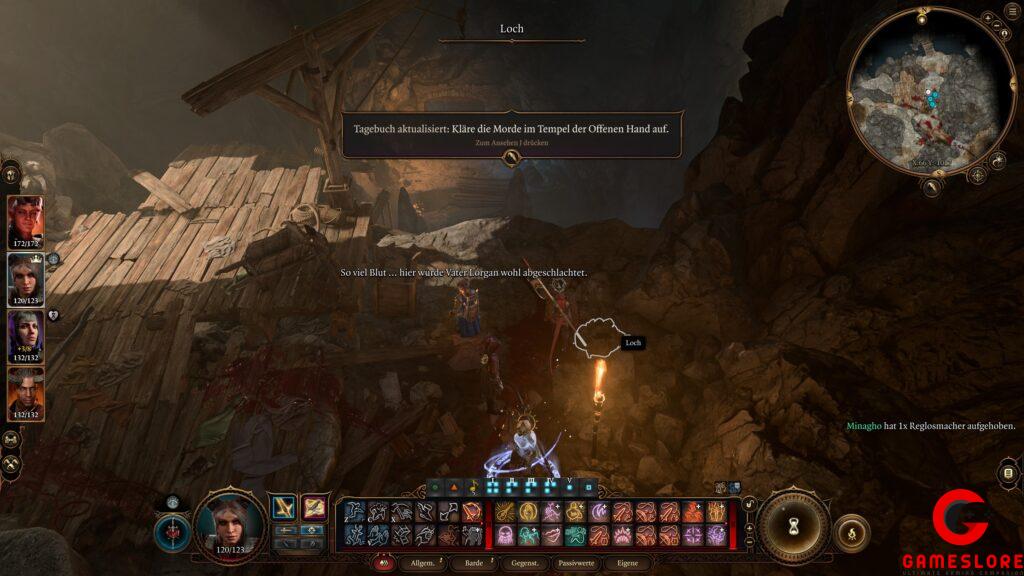This screenshot has height=576, width=1024.
Task: Open the Gegenst. hotbar tab
Action: [x=524, y=564]
